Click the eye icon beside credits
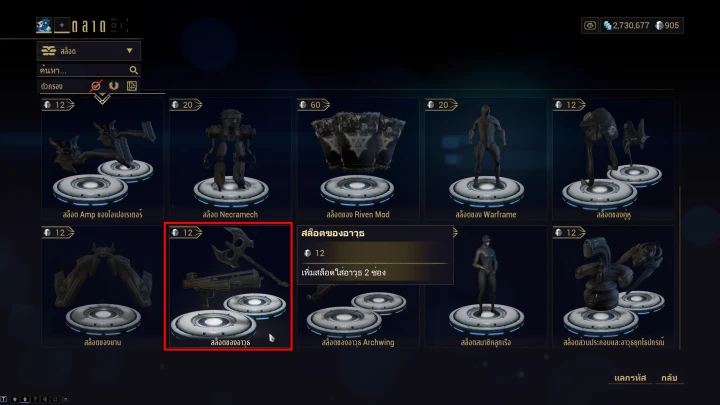This screenshot has height=405, width=720. [x=589, y=25]
